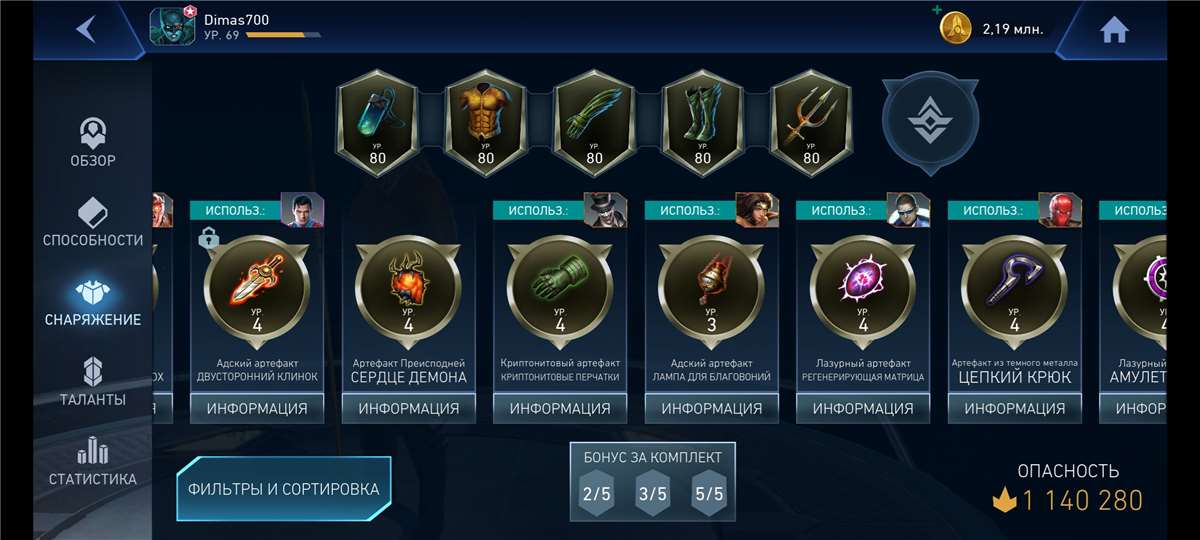
Task: Show the Статистика tab
Action: (x=93, y=462)
